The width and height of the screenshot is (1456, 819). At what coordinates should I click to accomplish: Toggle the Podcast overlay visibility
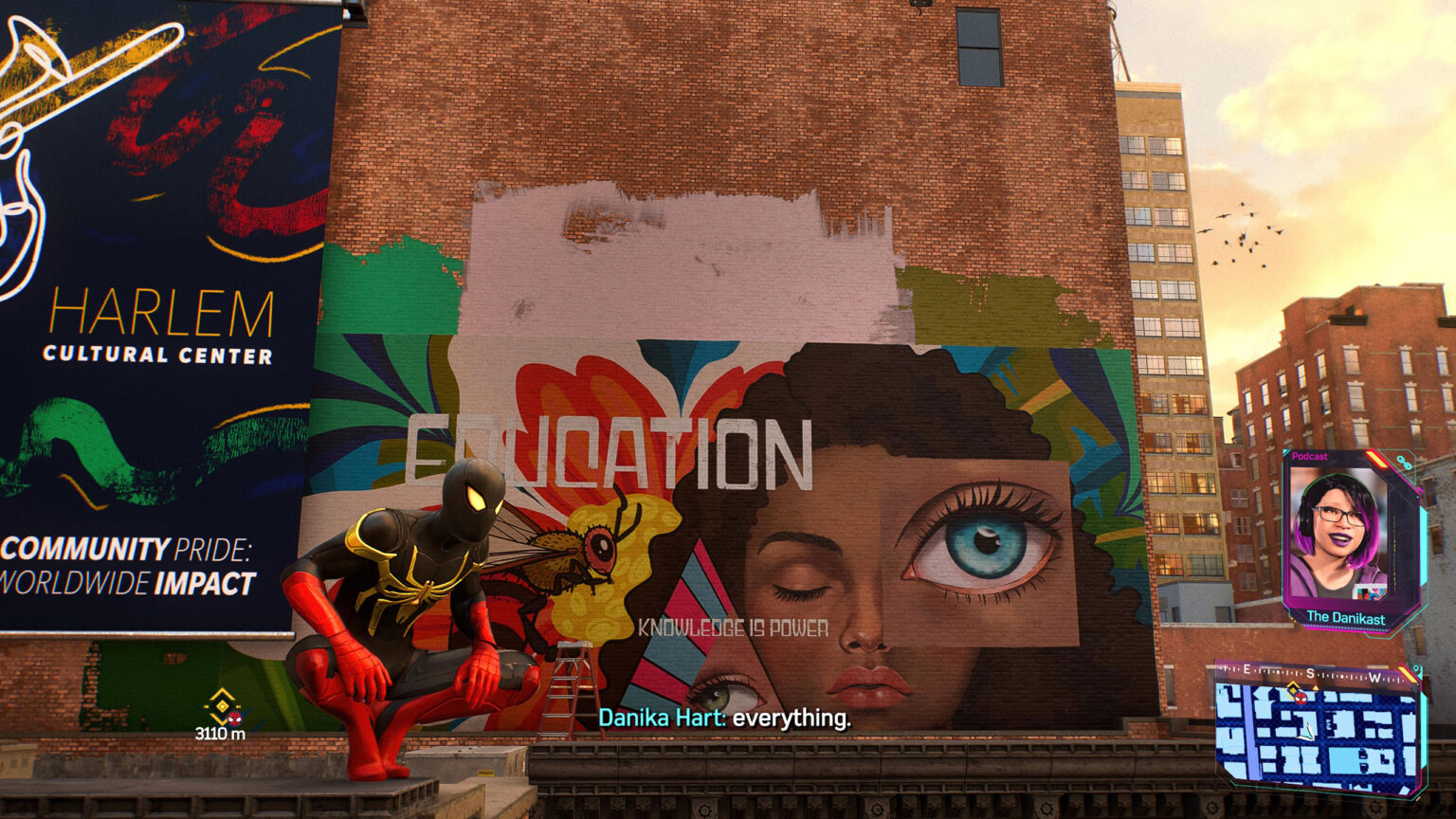1310,456
